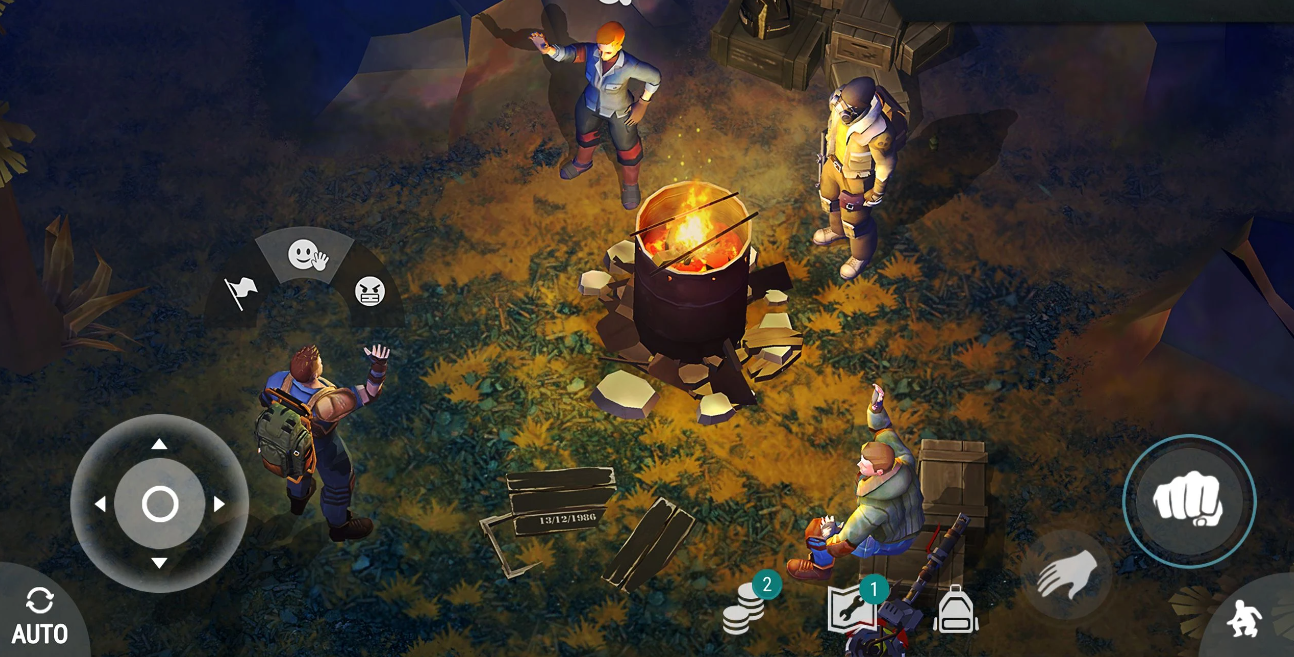Choose the white flag emote
This screenshot has height=657, width=1294.
coord(240,293)
